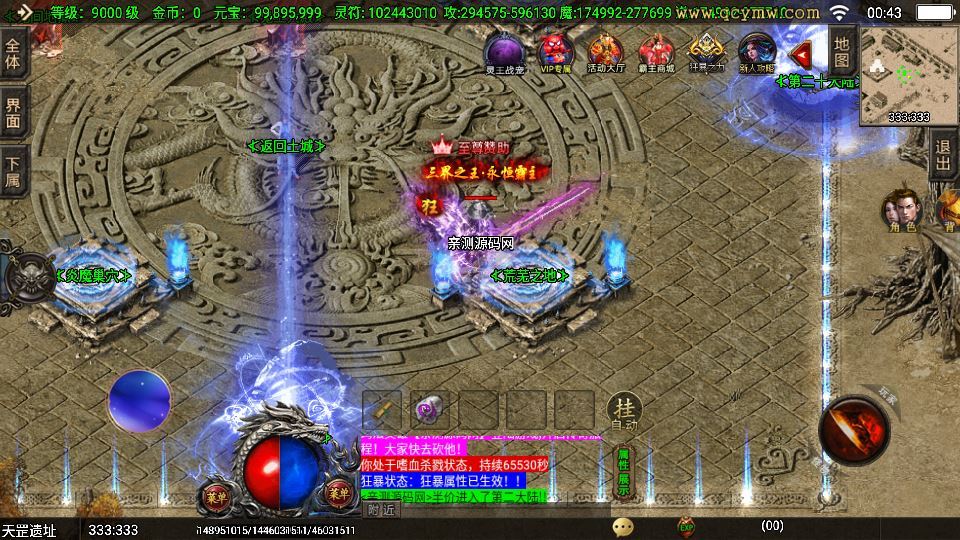
Task: Click the 退出 exit button
Action: pos(942,158)
